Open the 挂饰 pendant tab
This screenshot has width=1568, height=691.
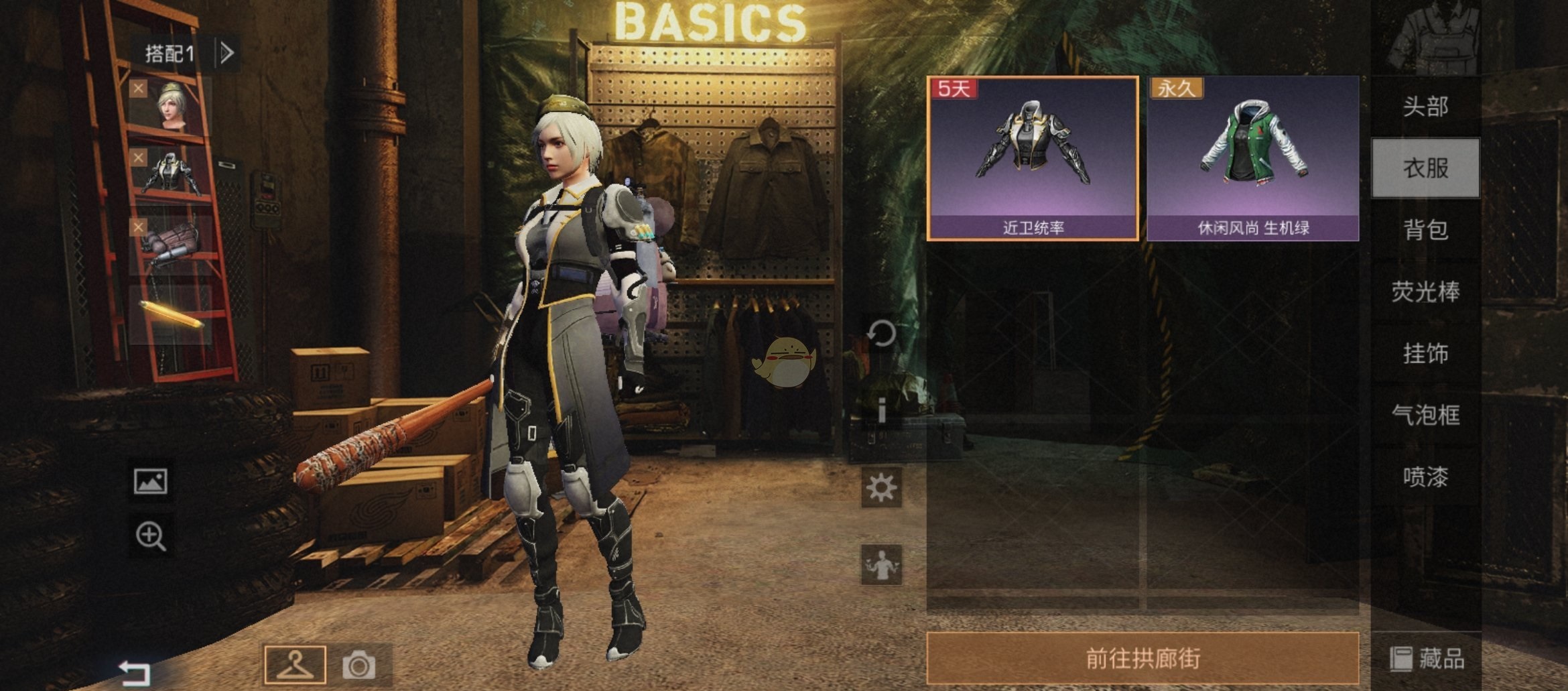click(x=1425, y=353)
